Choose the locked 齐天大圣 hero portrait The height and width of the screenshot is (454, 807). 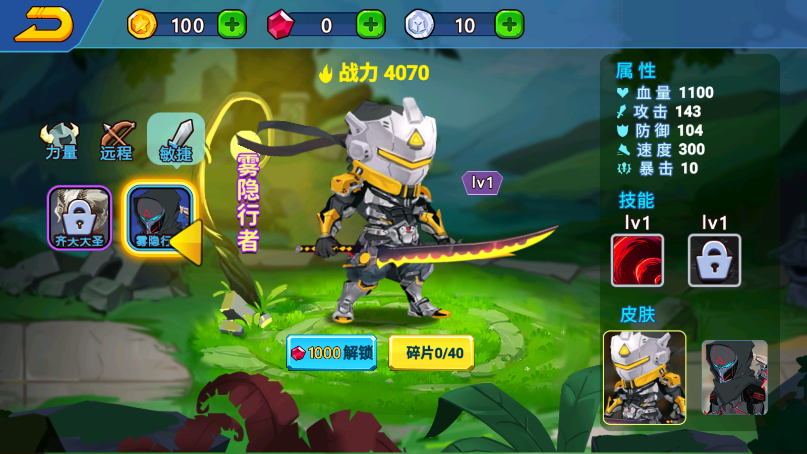coord(80,217)
